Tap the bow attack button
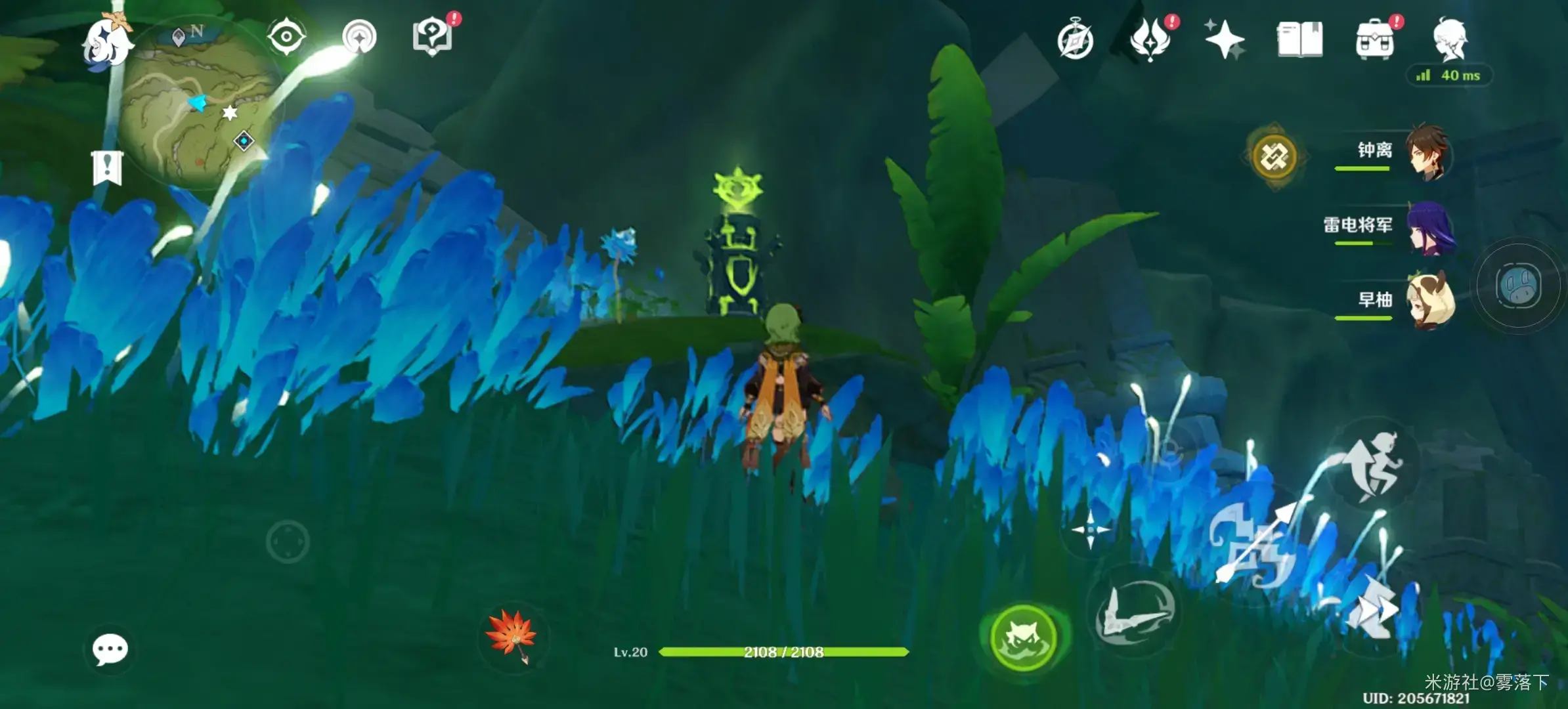Screen dimensions: 1568x709 tap(1255, 546)
